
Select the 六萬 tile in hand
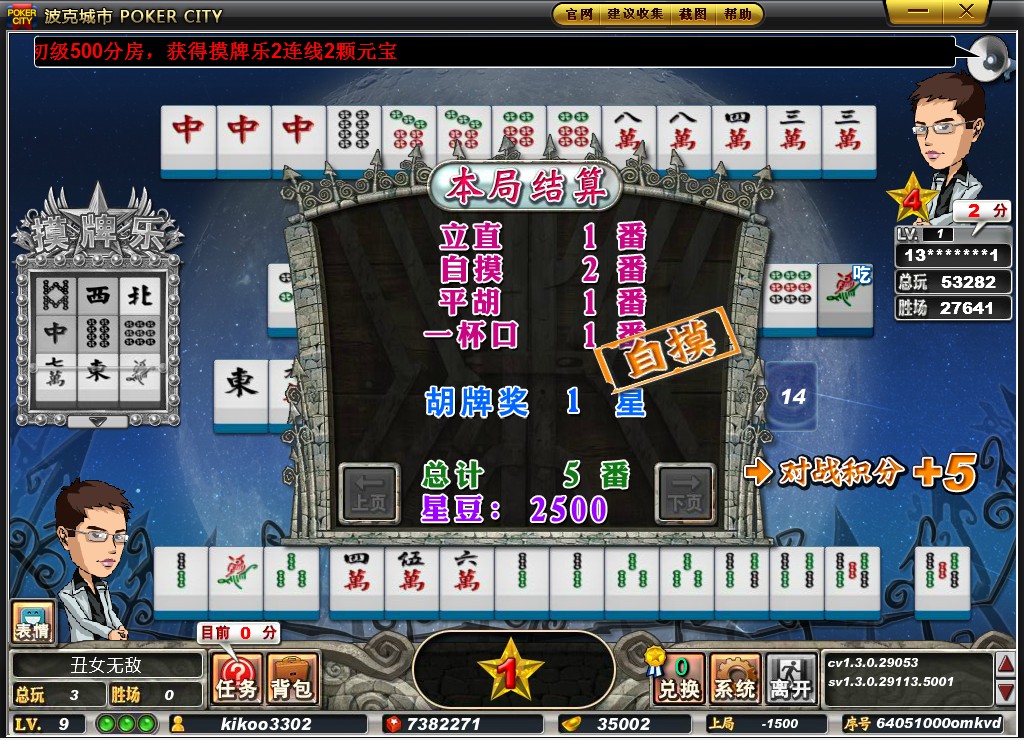(467, 578)
